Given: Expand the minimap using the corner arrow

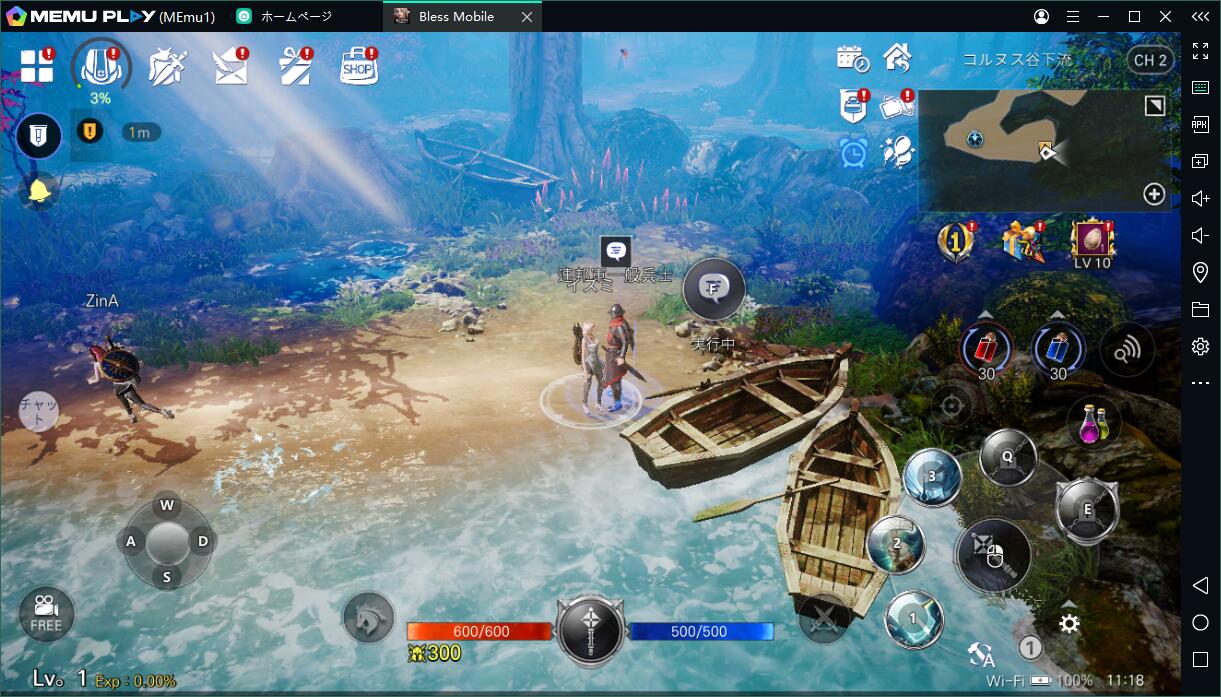Looking at the screenshot, I should tap(1155, 106).
